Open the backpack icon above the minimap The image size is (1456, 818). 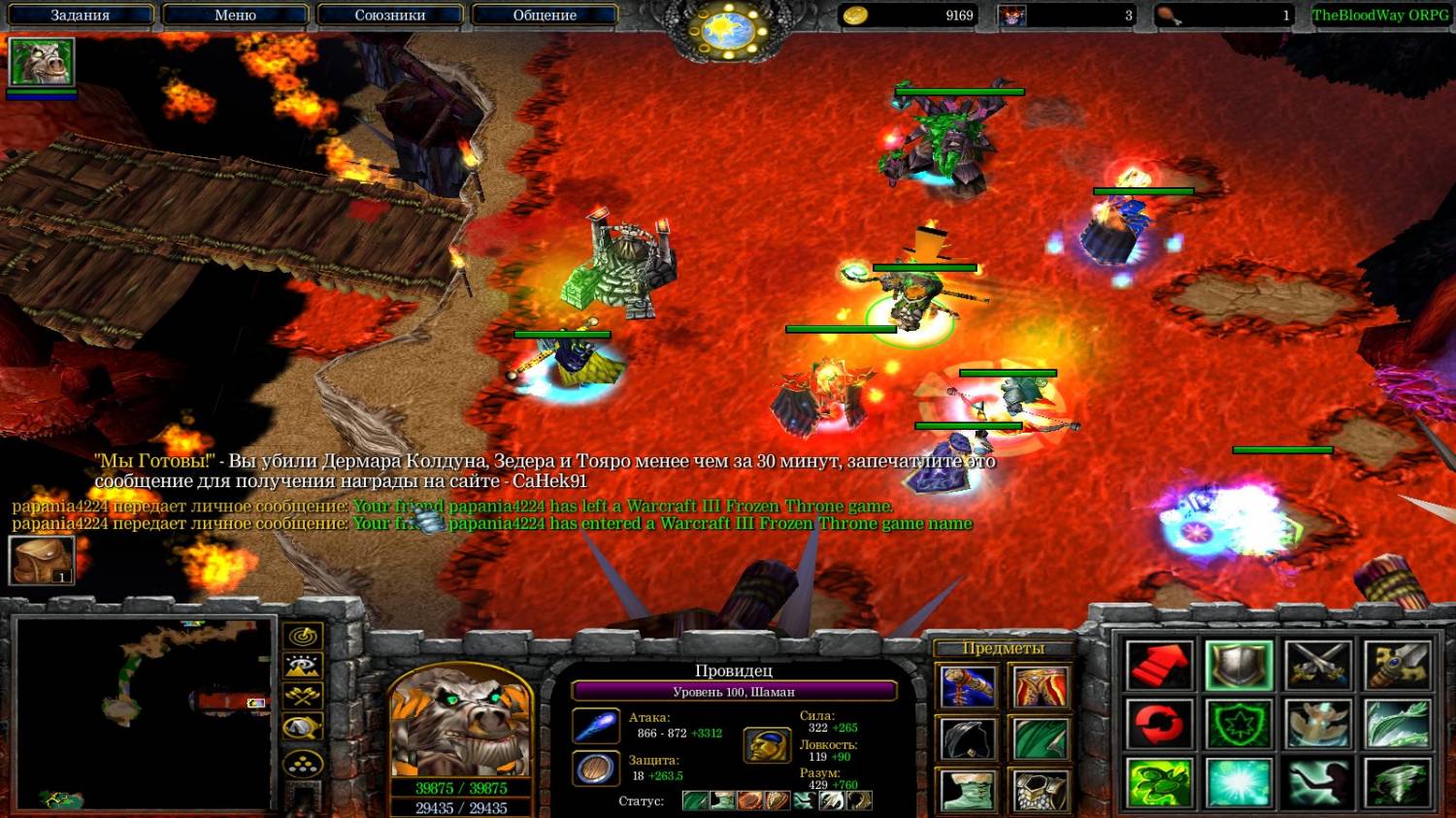(42, 561)
